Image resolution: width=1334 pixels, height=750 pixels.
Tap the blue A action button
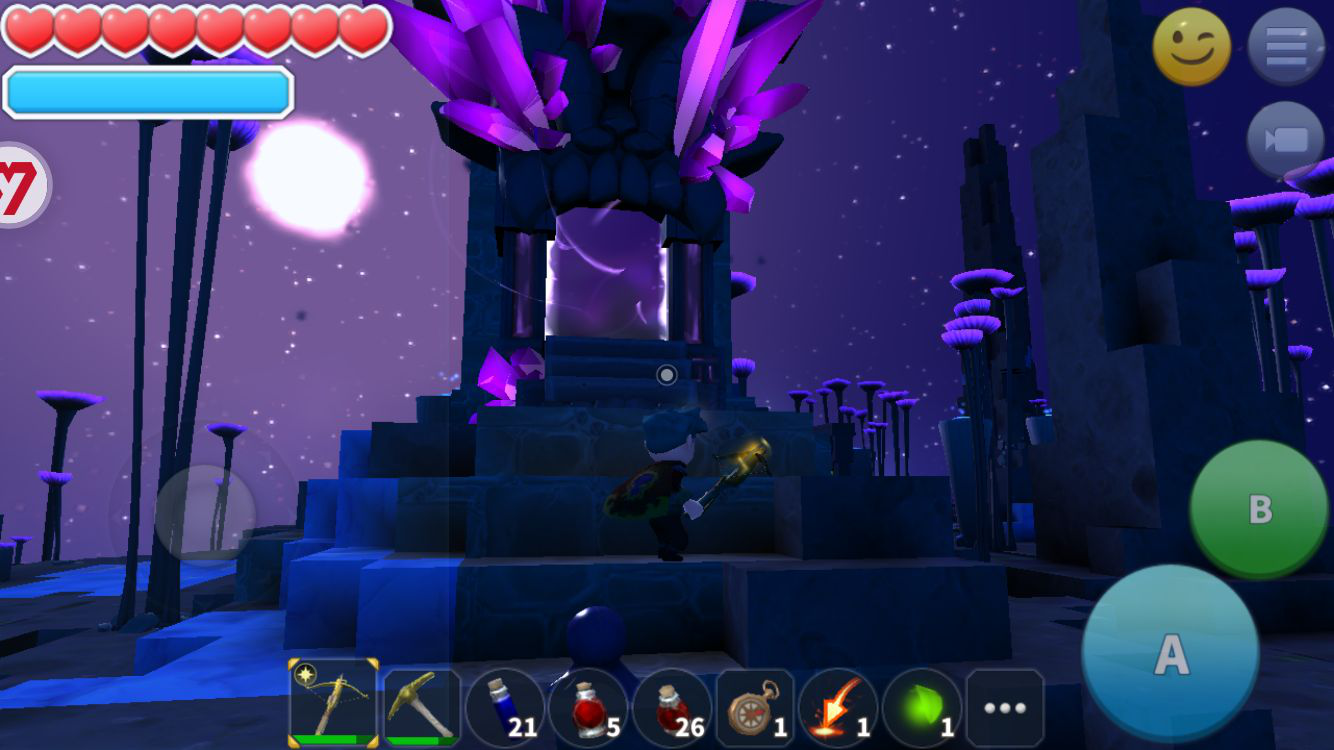click(x=1170, y=652)
